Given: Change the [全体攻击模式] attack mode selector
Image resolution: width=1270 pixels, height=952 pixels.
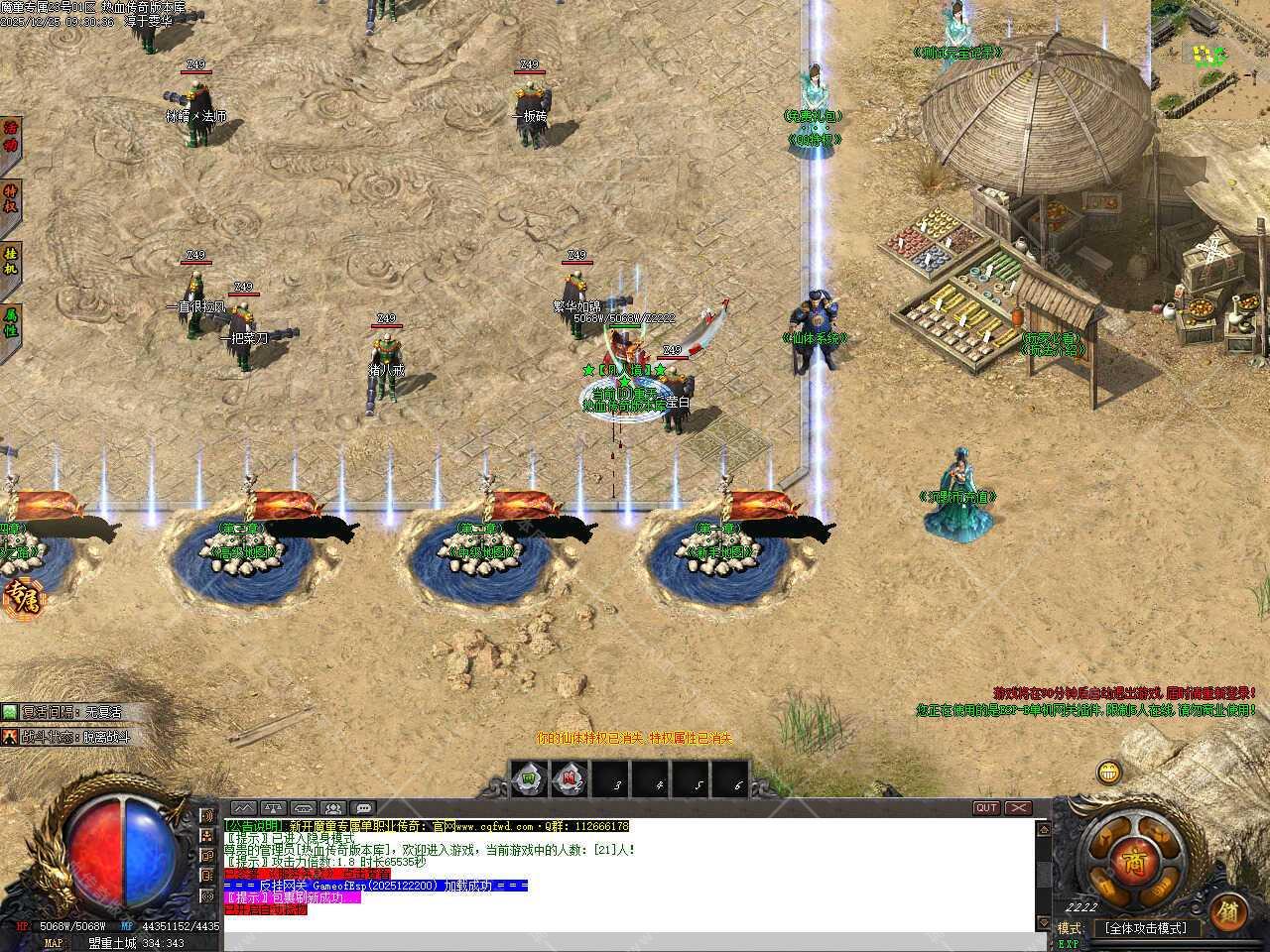Looking at the screenshot, I should click(1146, 927).
